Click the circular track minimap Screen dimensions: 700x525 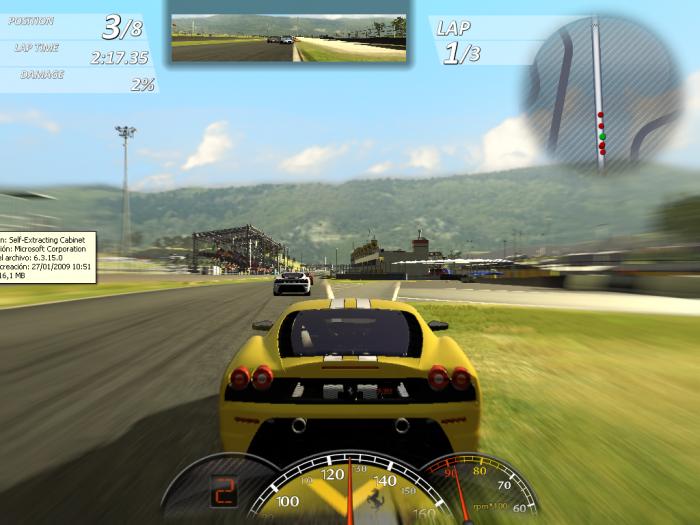pos(602,95)
